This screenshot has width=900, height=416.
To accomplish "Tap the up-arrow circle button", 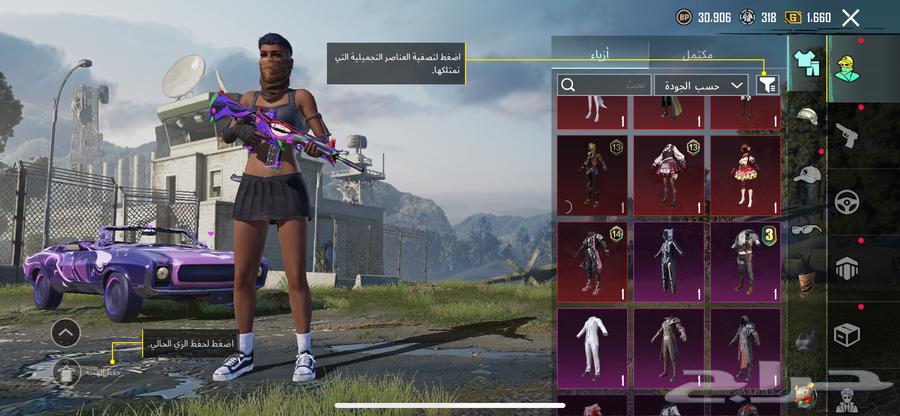I will (x=65, y=332).
